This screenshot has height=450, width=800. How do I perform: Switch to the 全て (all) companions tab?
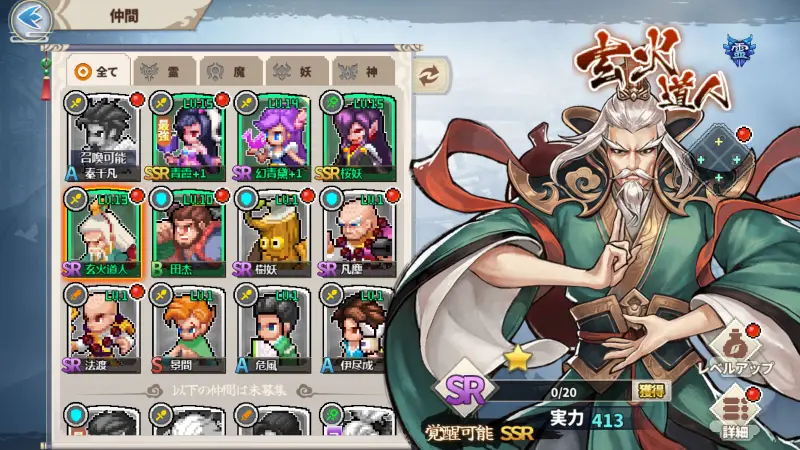[x=100, y=72]
